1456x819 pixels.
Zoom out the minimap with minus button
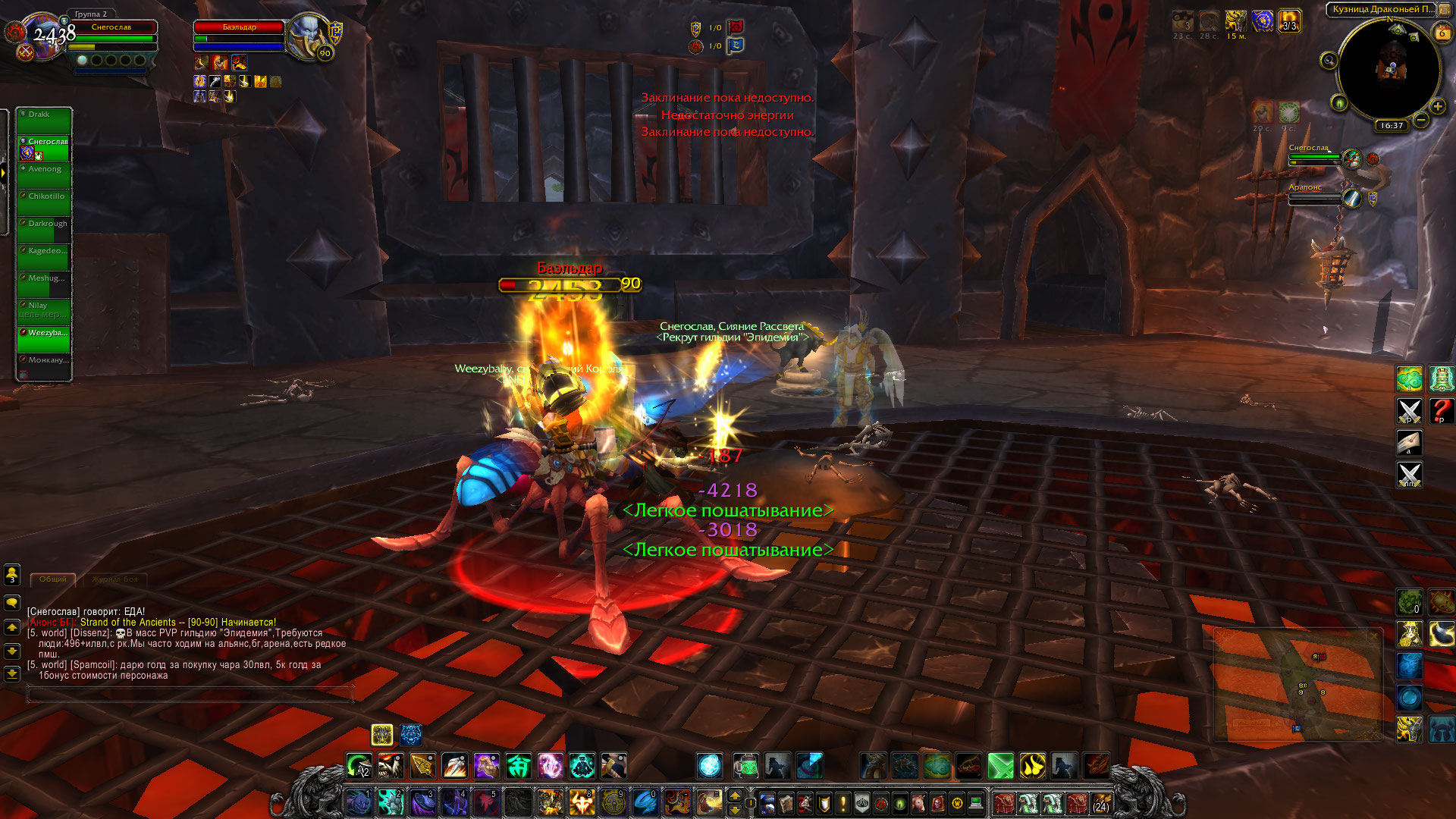[x=1421, y=120]
